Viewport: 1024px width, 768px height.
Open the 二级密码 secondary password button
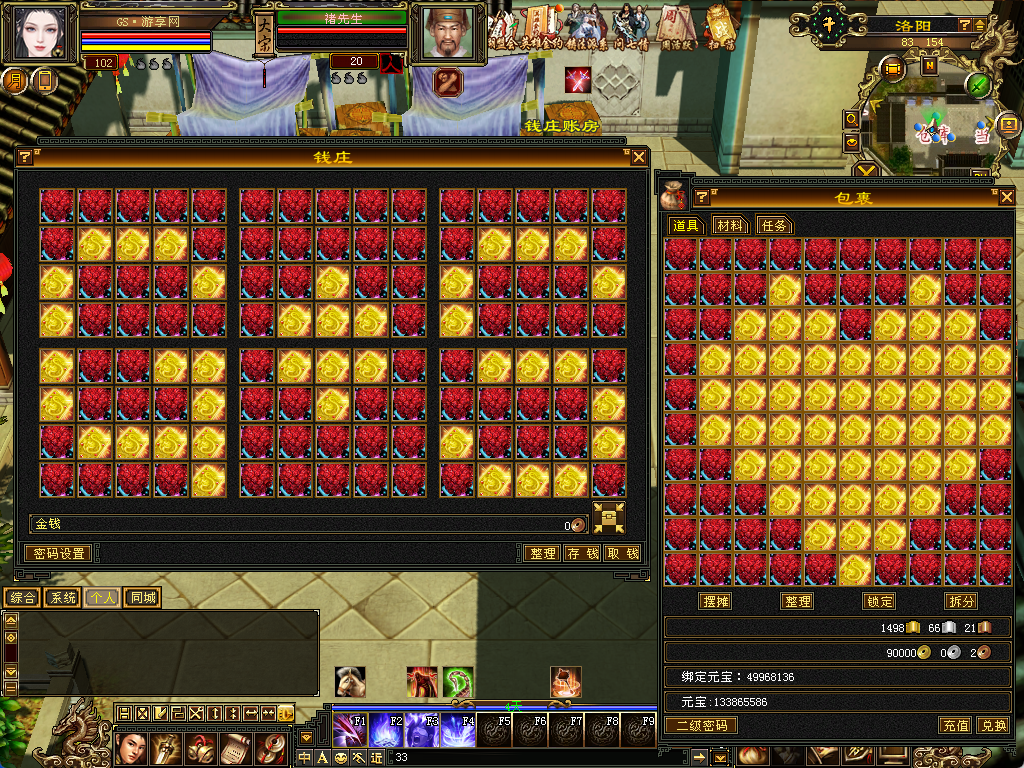pos(702,725)
